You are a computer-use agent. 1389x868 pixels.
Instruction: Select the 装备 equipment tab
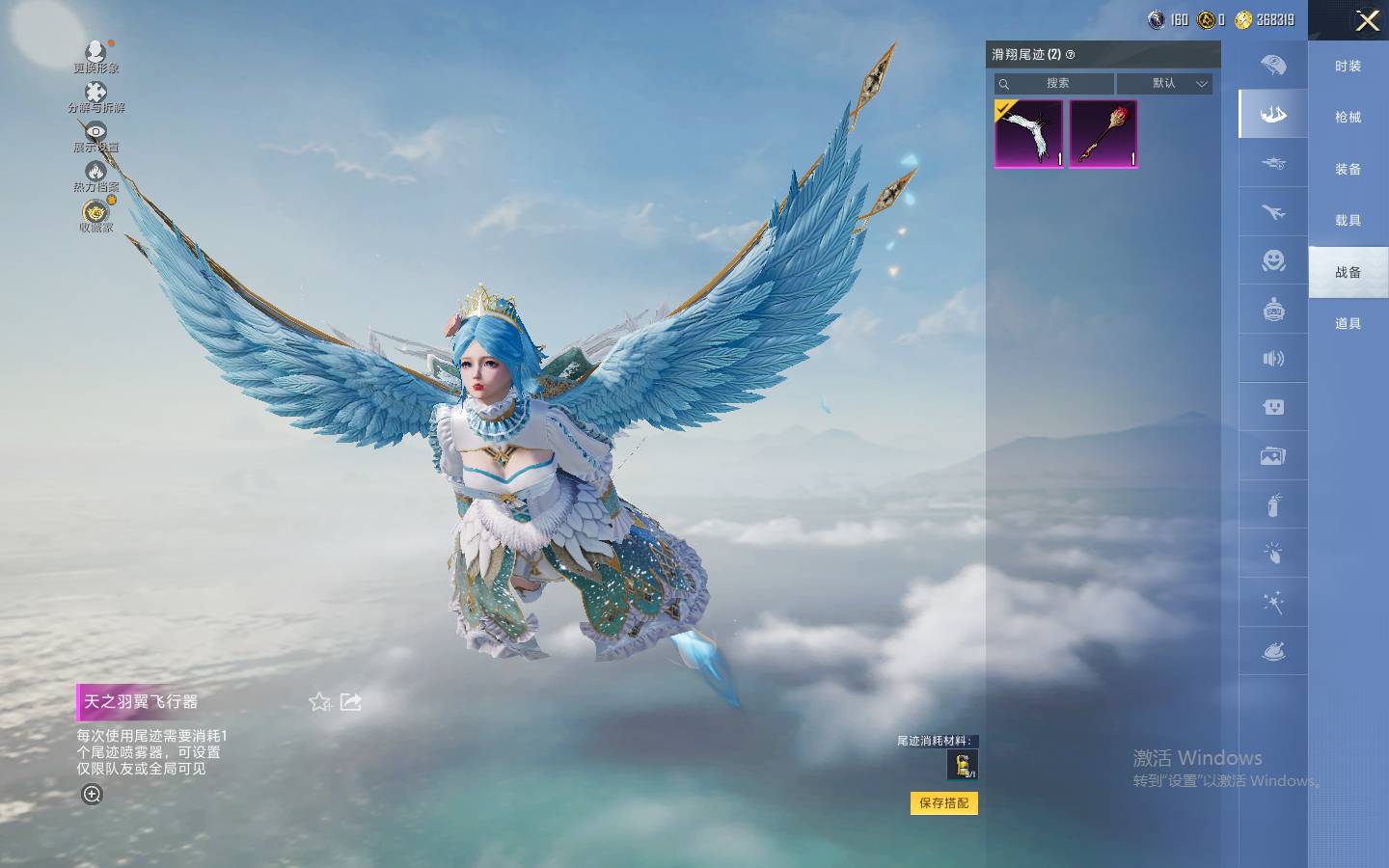(1348, 170)
